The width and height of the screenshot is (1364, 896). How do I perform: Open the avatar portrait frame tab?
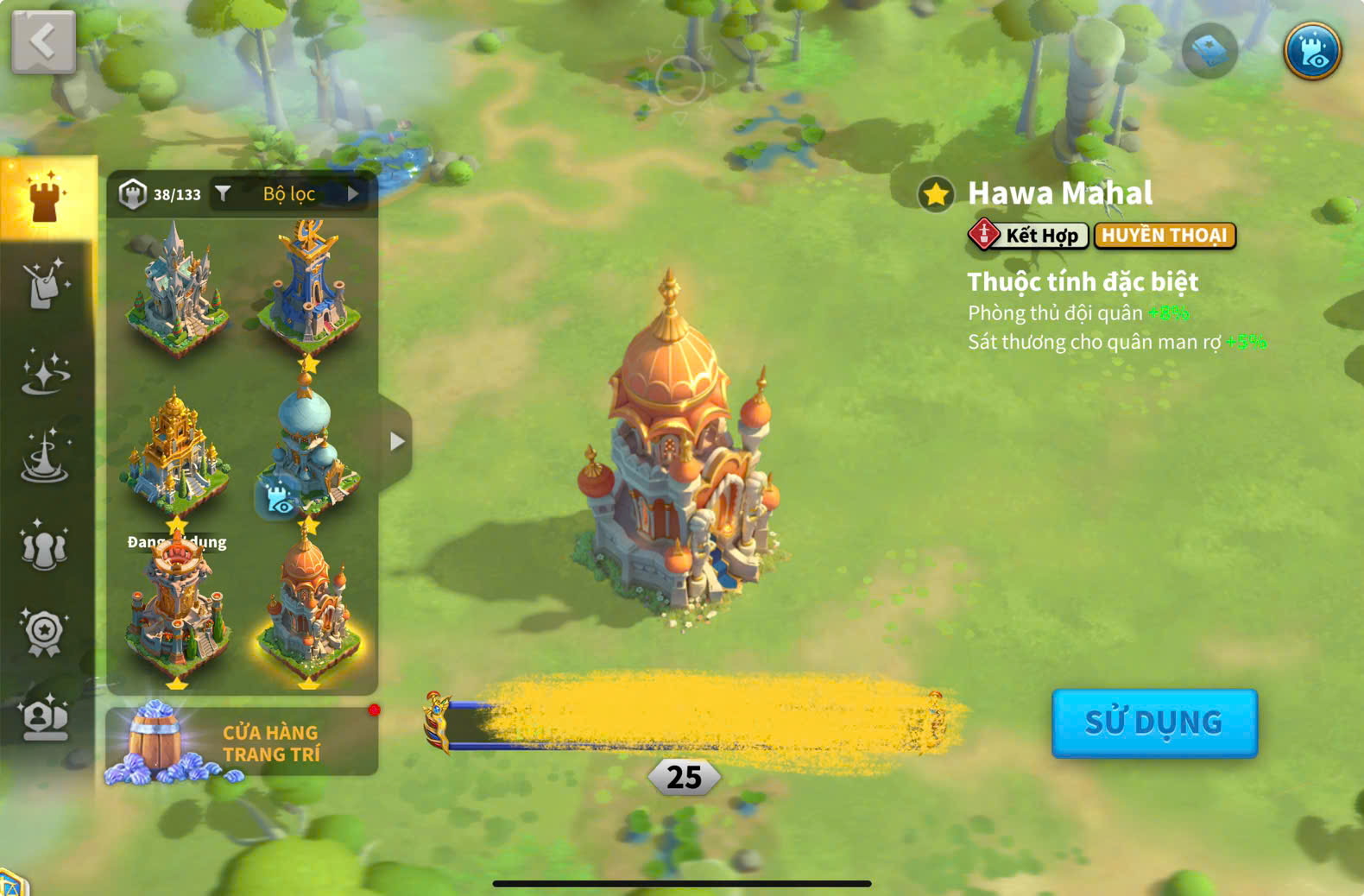point(45,718)
